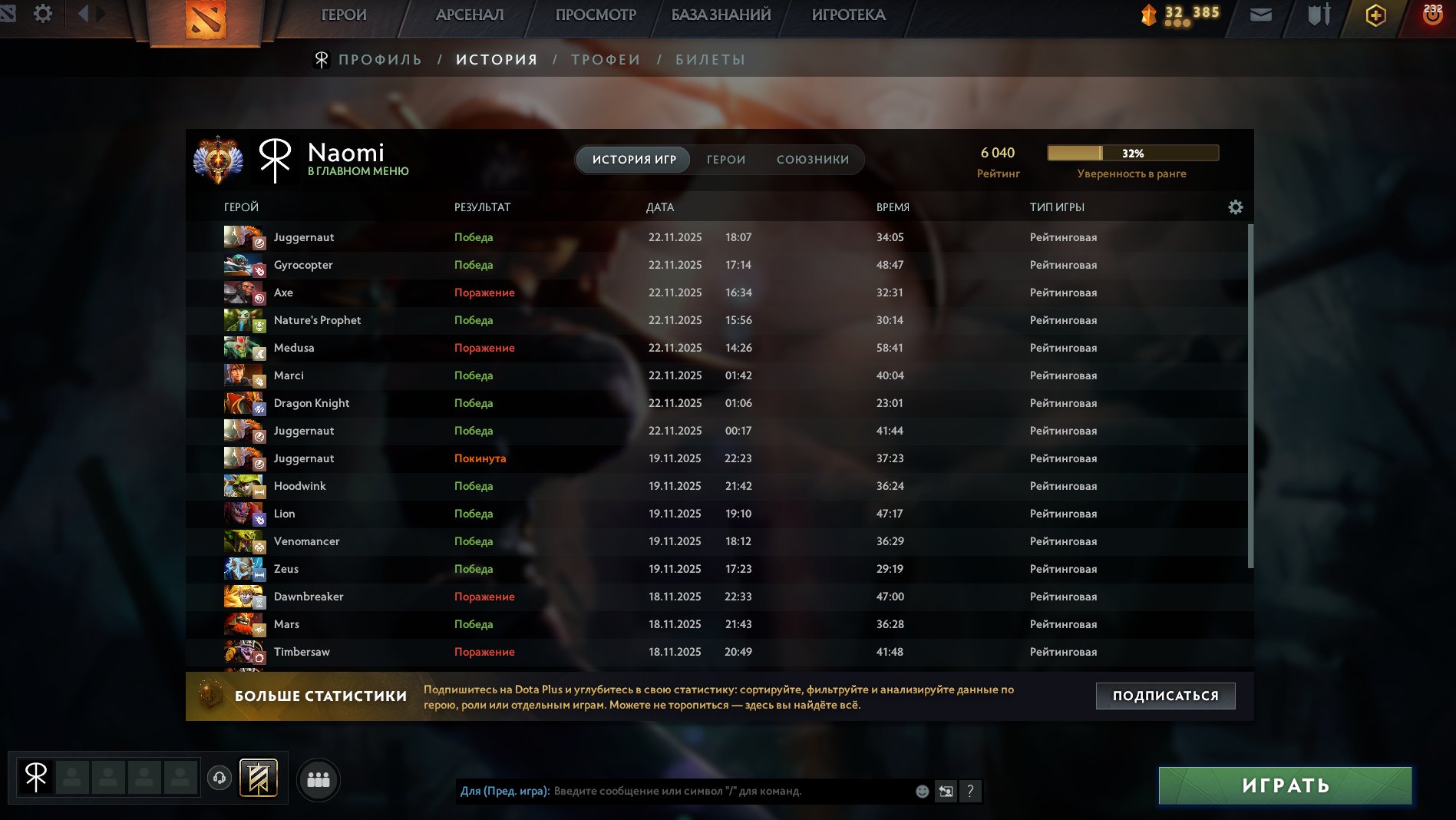
Task: Click the question mark chat help button
Action: click(x=970, y=791)
